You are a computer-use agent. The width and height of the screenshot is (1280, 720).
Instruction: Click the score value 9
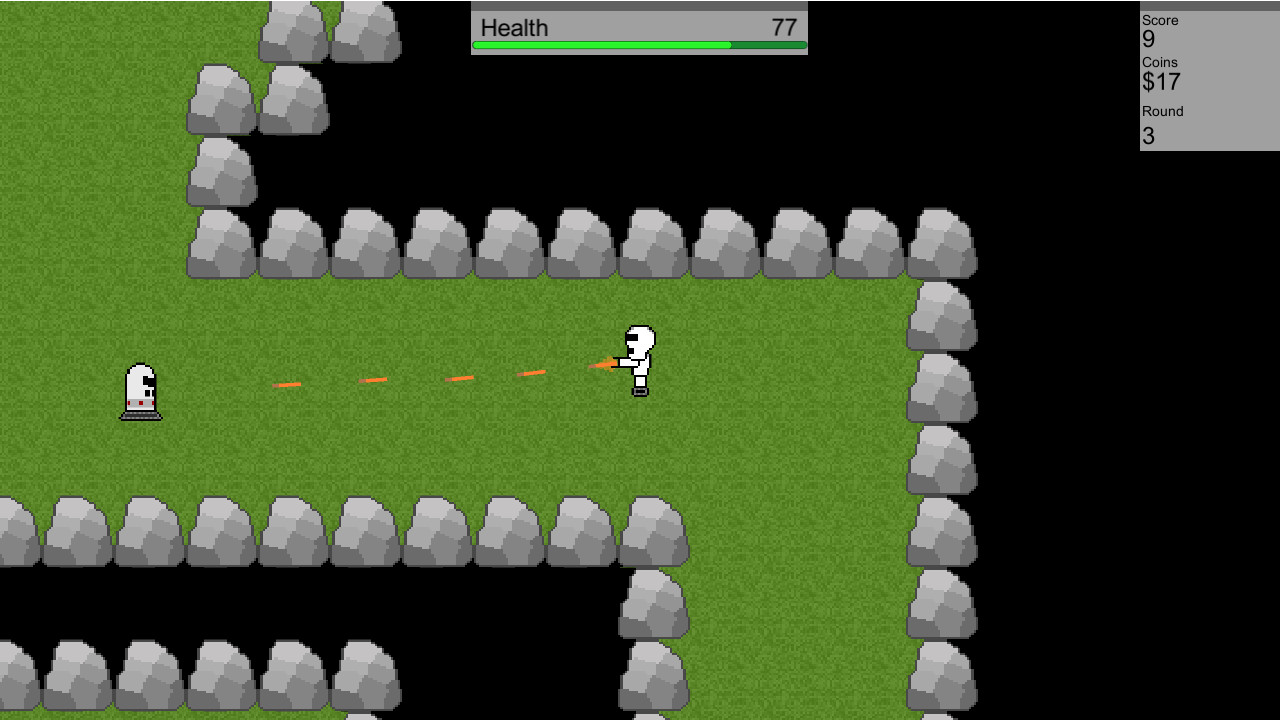pyautogui.click(x=1147, y=41)
